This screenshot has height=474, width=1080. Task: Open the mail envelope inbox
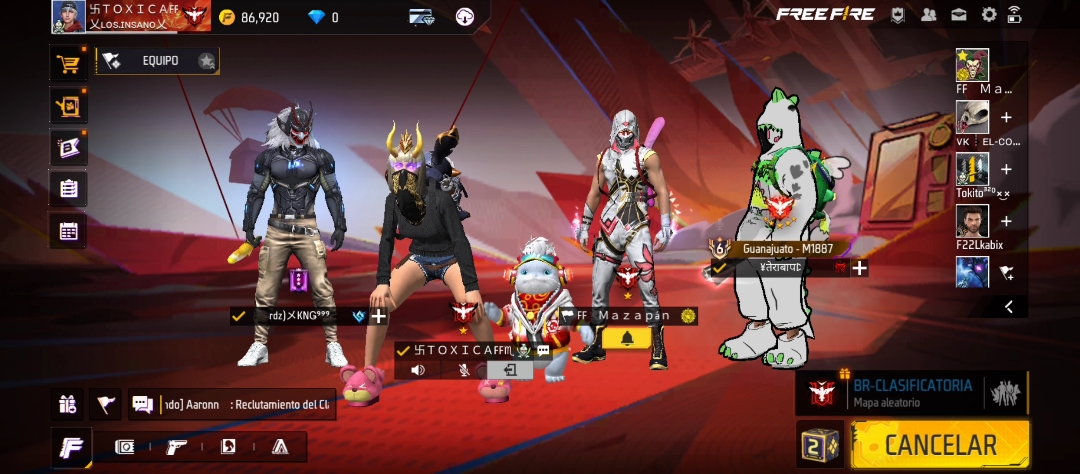click(959, 14)
